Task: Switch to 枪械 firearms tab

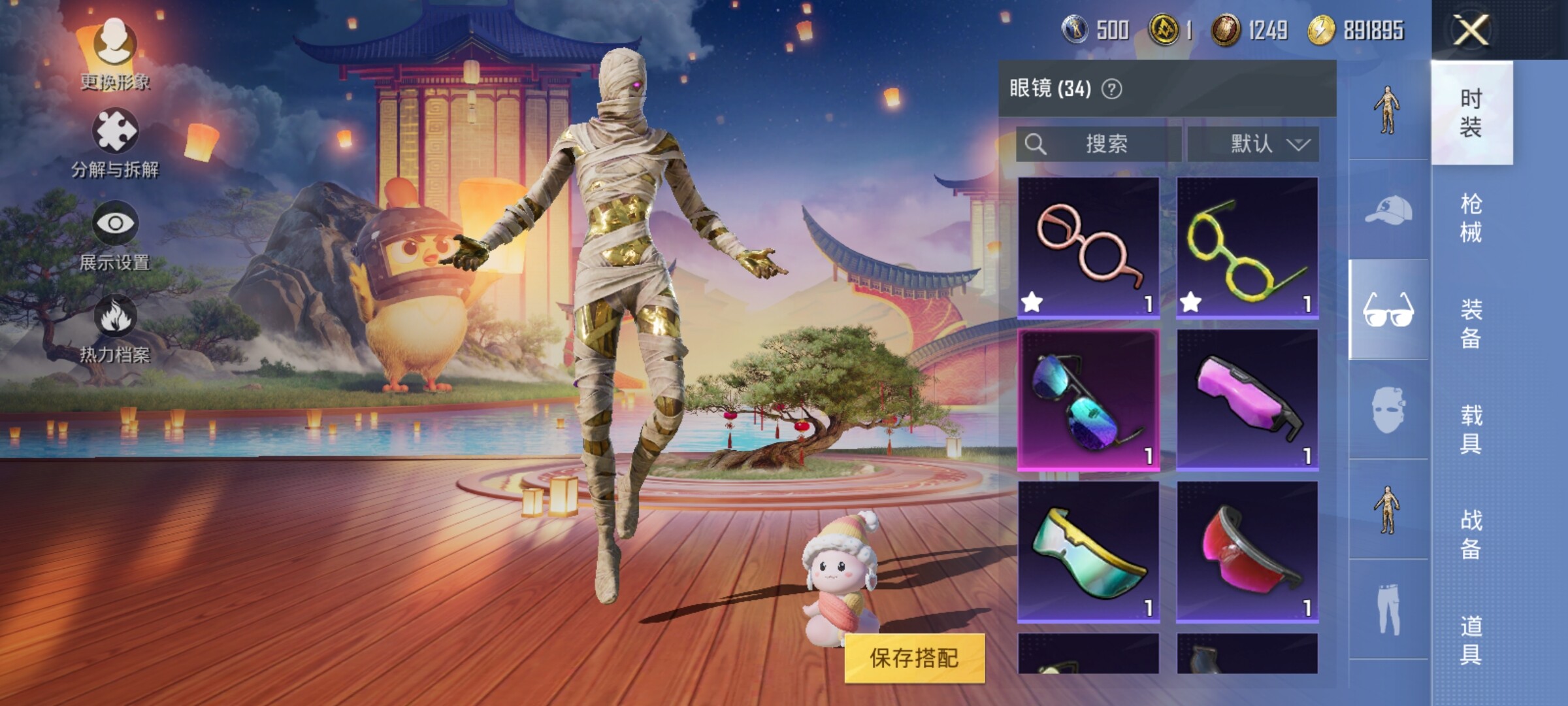Action: [x=1471, y=218]
